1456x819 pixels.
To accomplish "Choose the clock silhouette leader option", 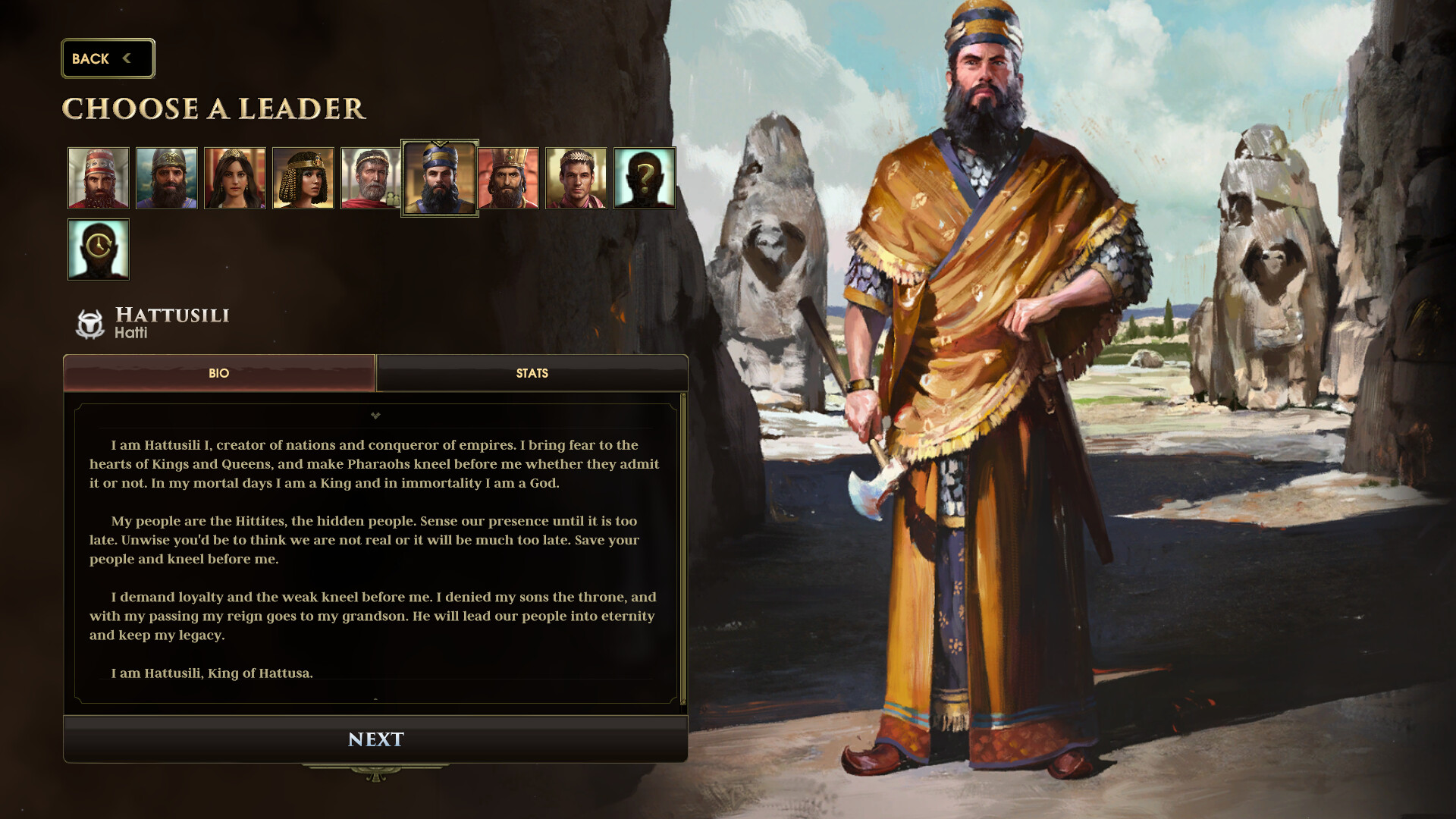I will click(x=99, y=249).
